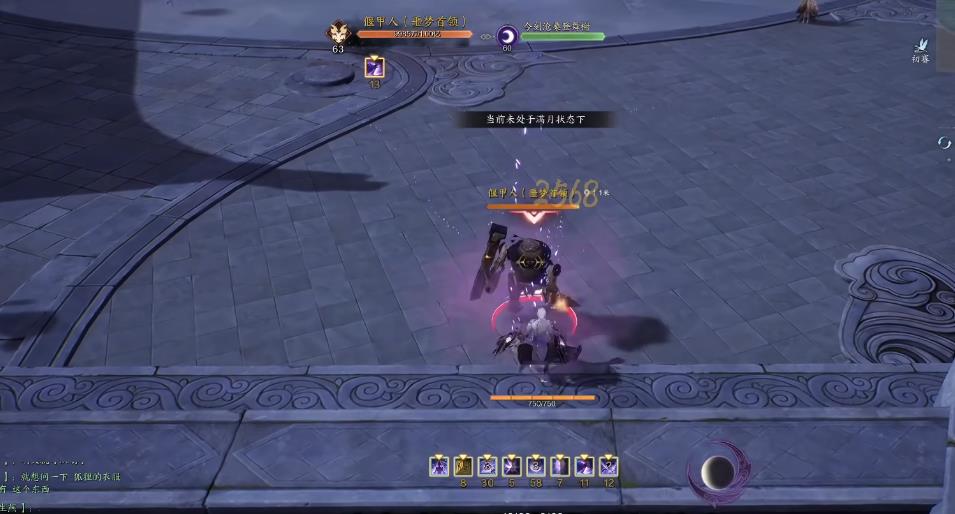Open the chat log text area
The image size is (955, 514).
[60, 485]
